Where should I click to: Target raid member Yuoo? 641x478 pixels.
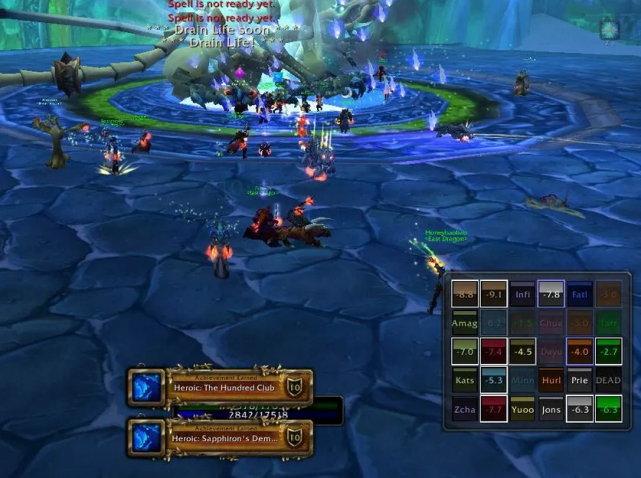click(x=522, y=408)
